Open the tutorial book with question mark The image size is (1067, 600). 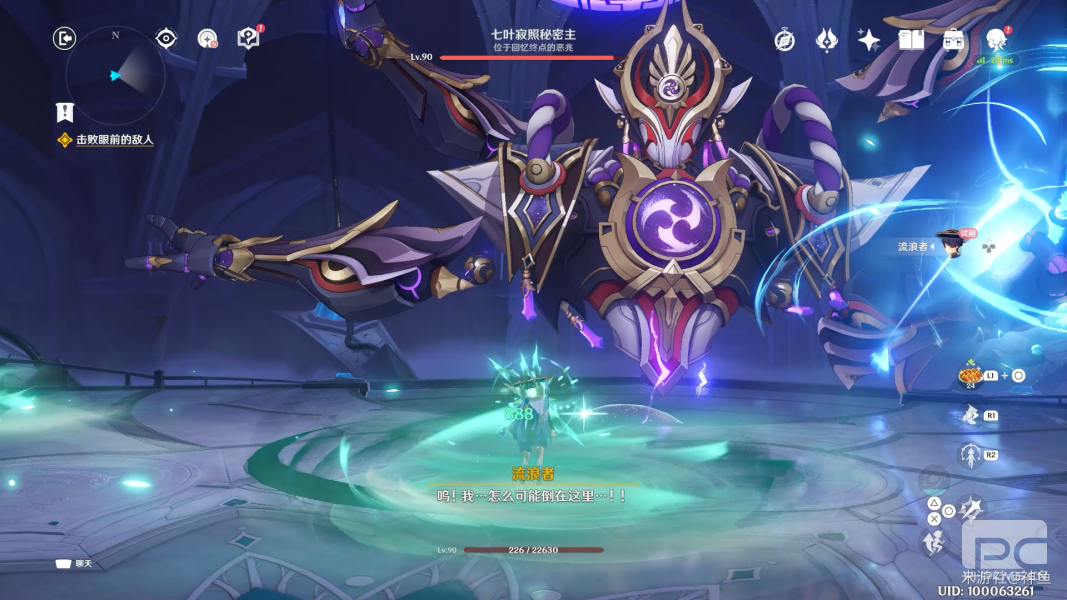coord(248,38)
